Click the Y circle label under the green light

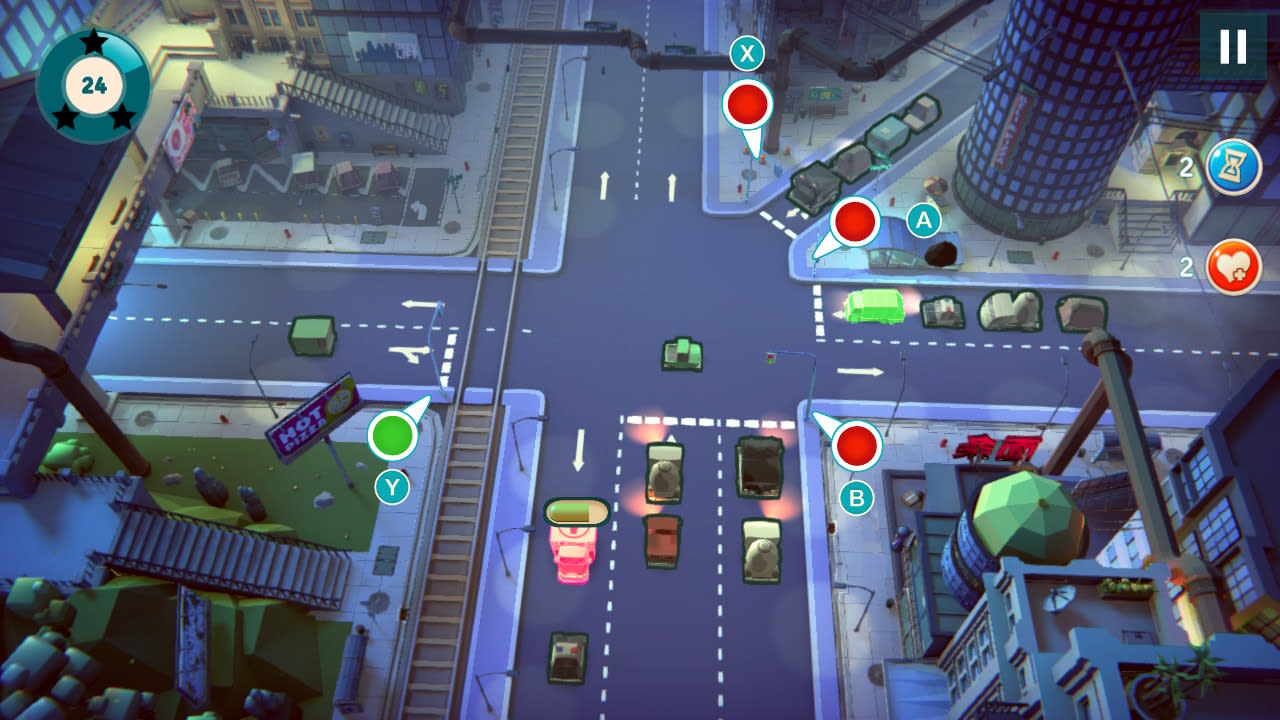click(391, 485)
